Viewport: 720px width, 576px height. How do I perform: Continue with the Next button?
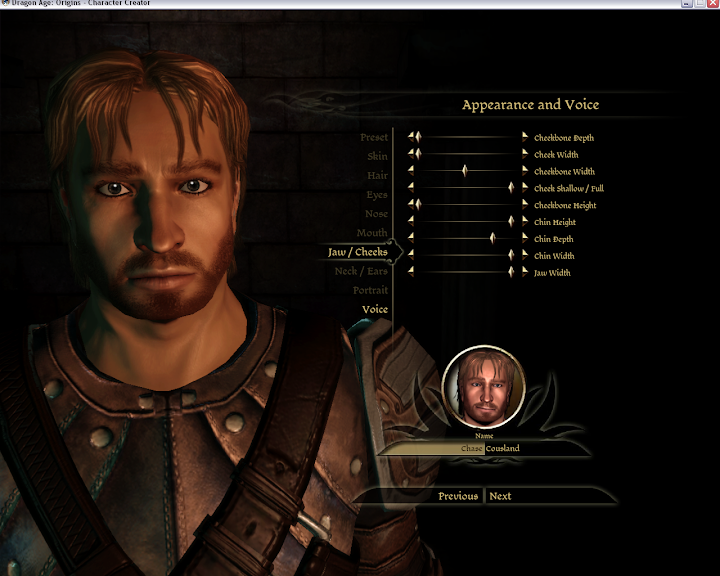pos(500,496)
